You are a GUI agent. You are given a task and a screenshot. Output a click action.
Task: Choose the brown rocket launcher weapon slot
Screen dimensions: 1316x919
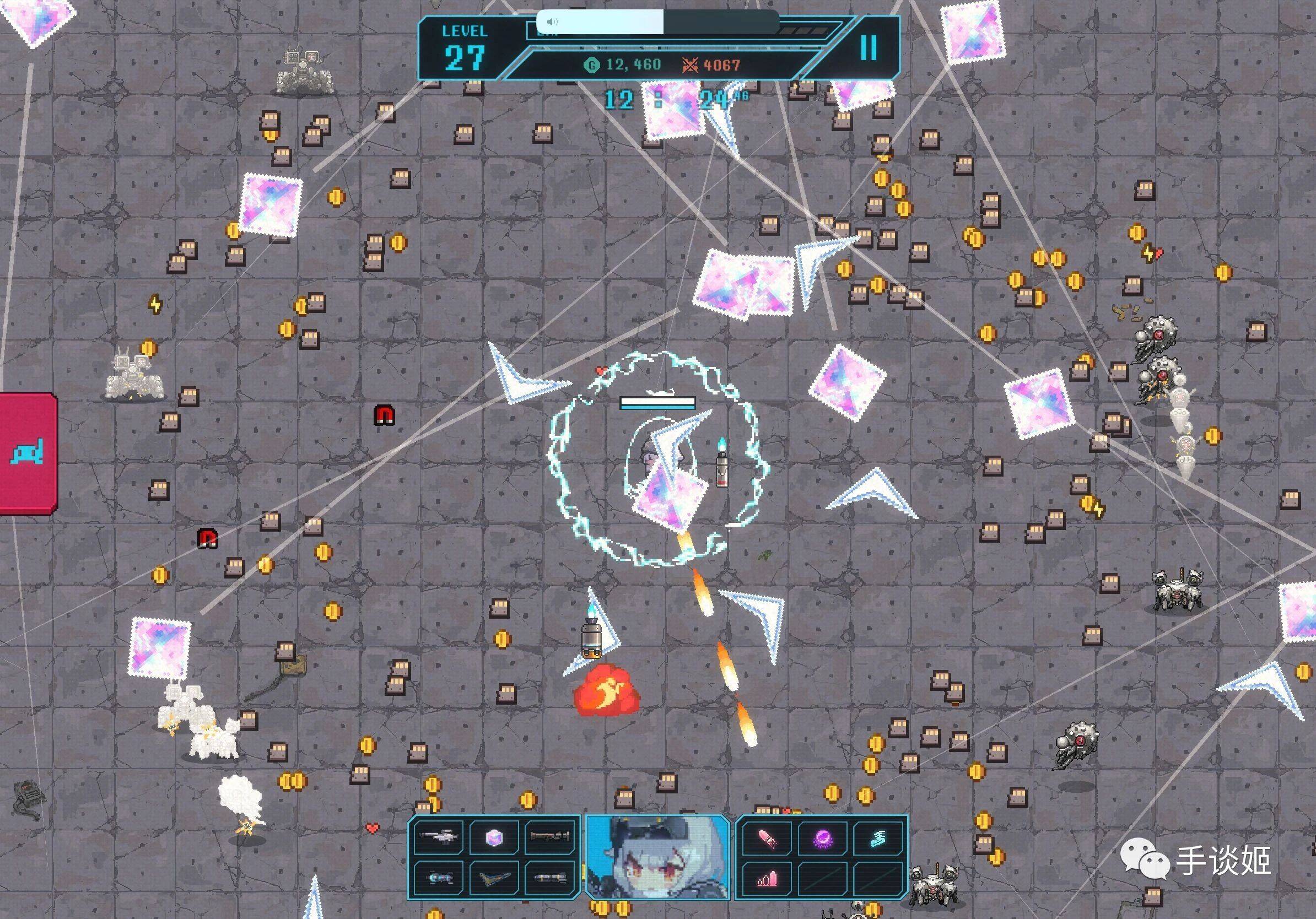tap(549, 837)
